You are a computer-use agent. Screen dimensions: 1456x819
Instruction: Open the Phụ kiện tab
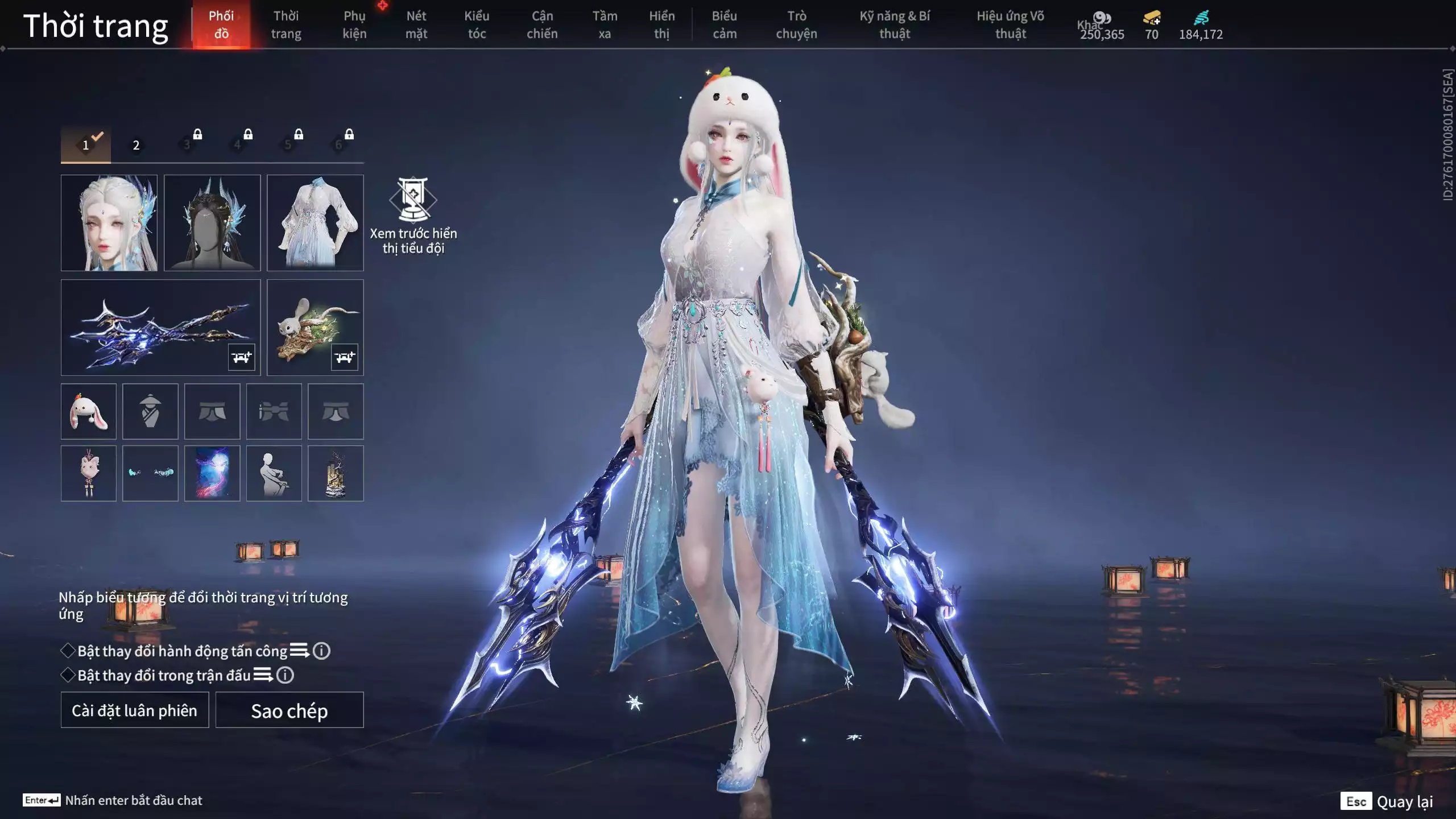click(x=354, y=25)
